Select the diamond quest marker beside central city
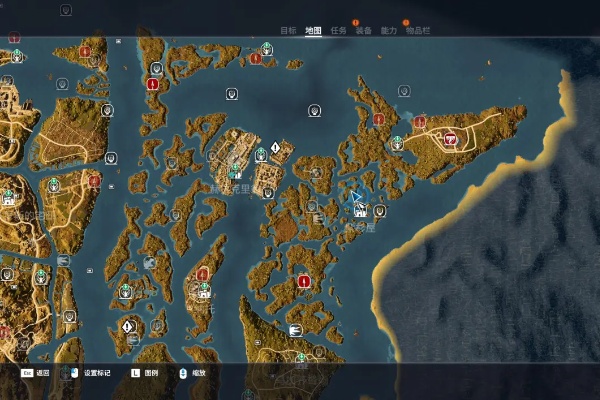600x400 pixels. coord(275,147)
